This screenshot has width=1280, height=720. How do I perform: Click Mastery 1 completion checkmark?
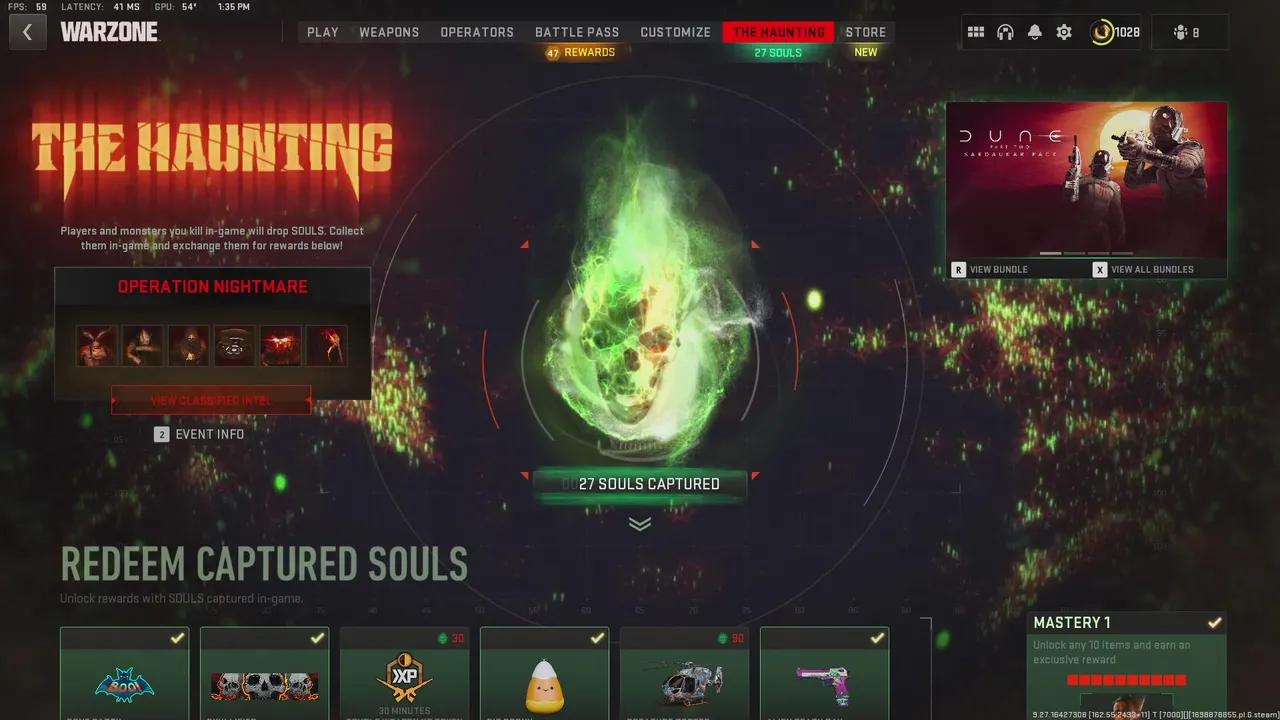[x=1214, y=621]
